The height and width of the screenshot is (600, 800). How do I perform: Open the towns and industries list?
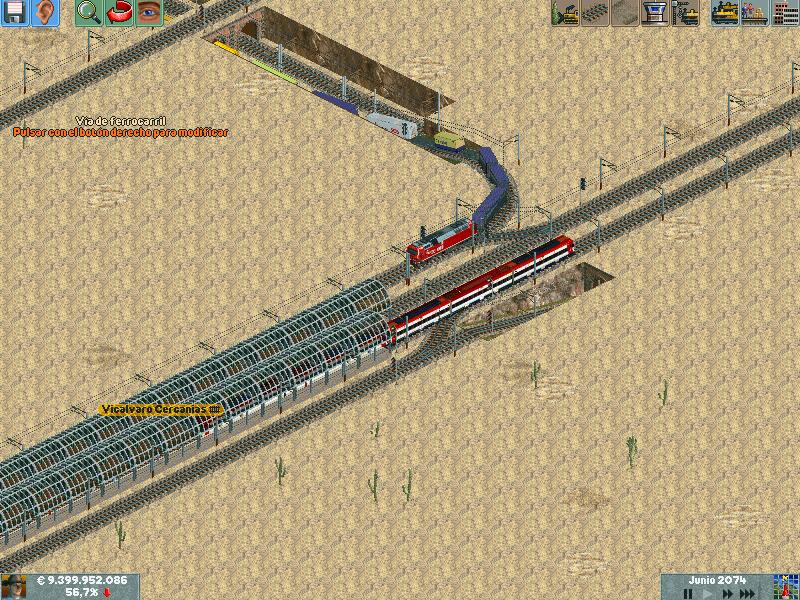[785, 13]
